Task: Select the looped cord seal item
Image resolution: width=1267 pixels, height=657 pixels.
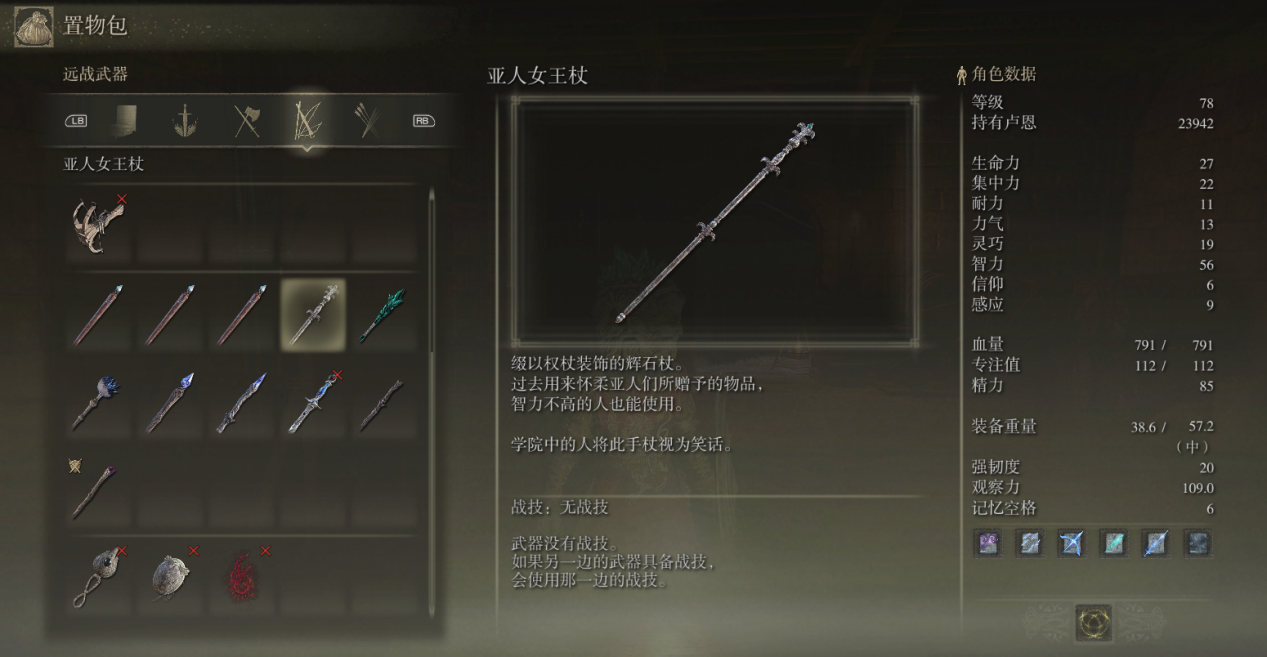Action: tap(98, 576)
